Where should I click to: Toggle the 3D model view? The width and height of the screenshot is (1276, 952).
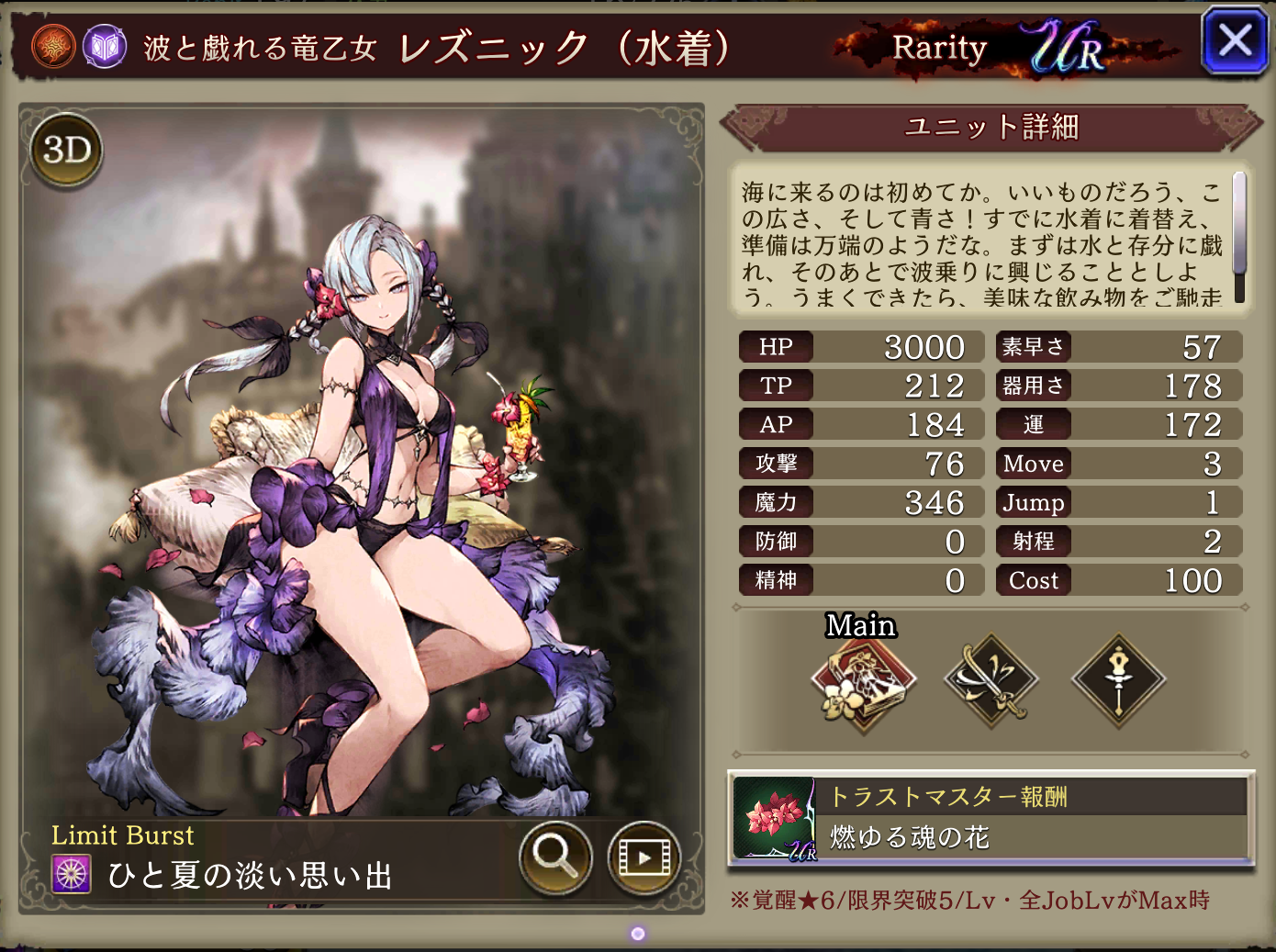[x=67, y=150]
